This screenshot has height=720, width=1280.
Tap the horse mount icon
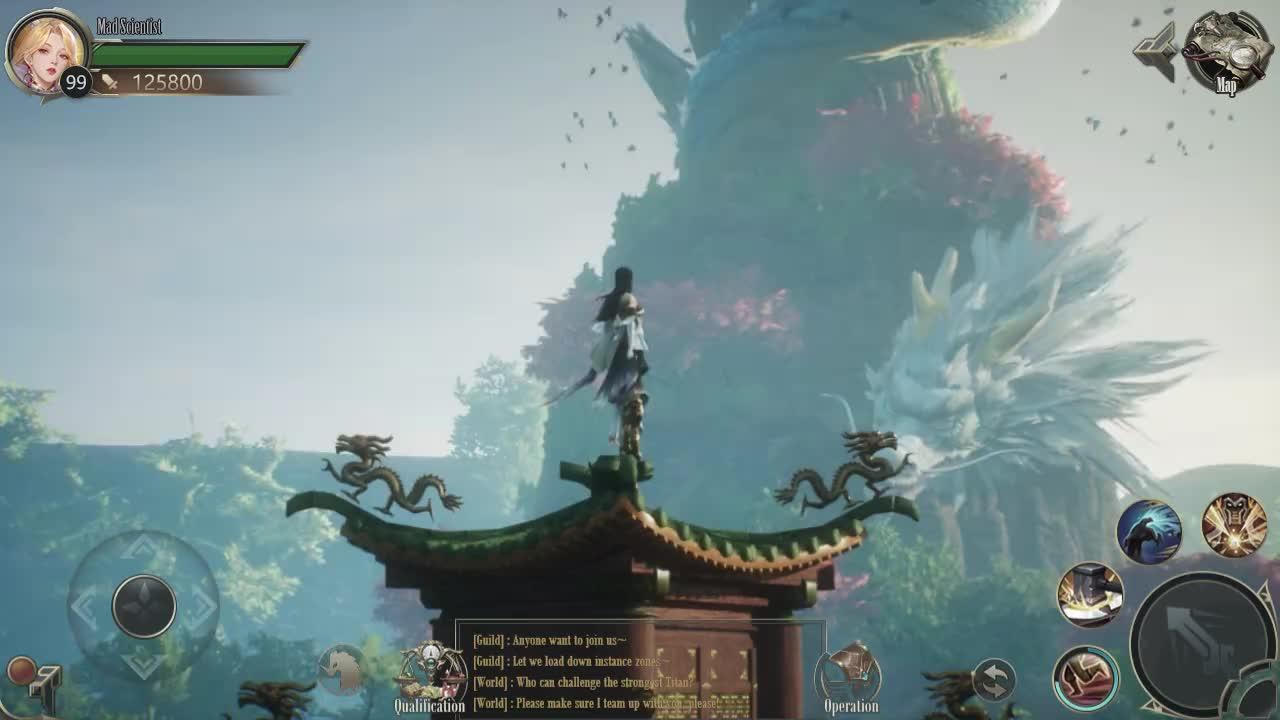[341, 670]
